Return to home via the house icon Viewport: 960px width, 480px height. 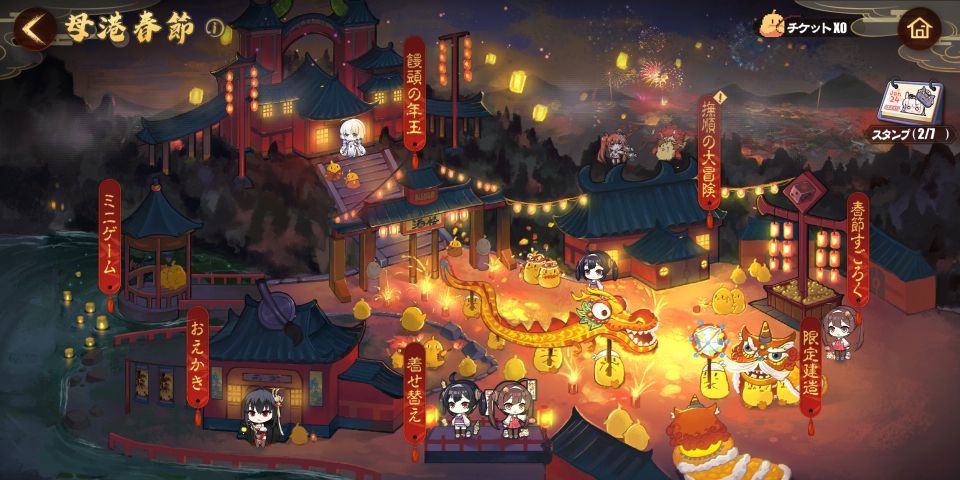[919, 28]
